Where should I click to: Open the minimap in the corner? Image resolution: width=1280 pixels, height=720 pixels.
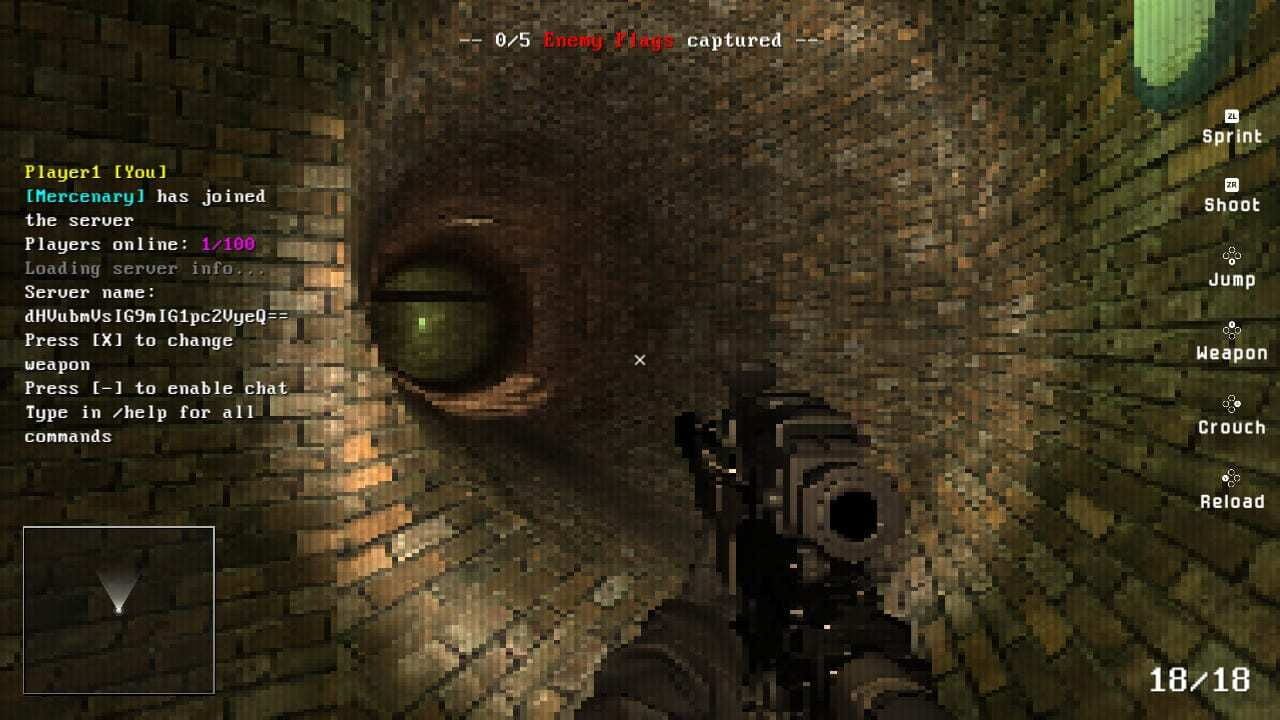coord(118,607)
